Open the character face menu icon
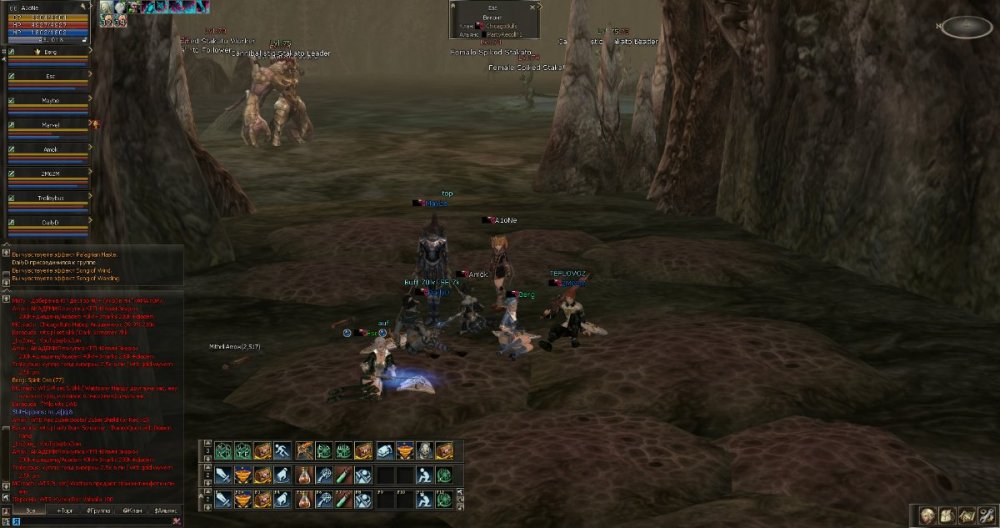 click(x=927, y=515)
